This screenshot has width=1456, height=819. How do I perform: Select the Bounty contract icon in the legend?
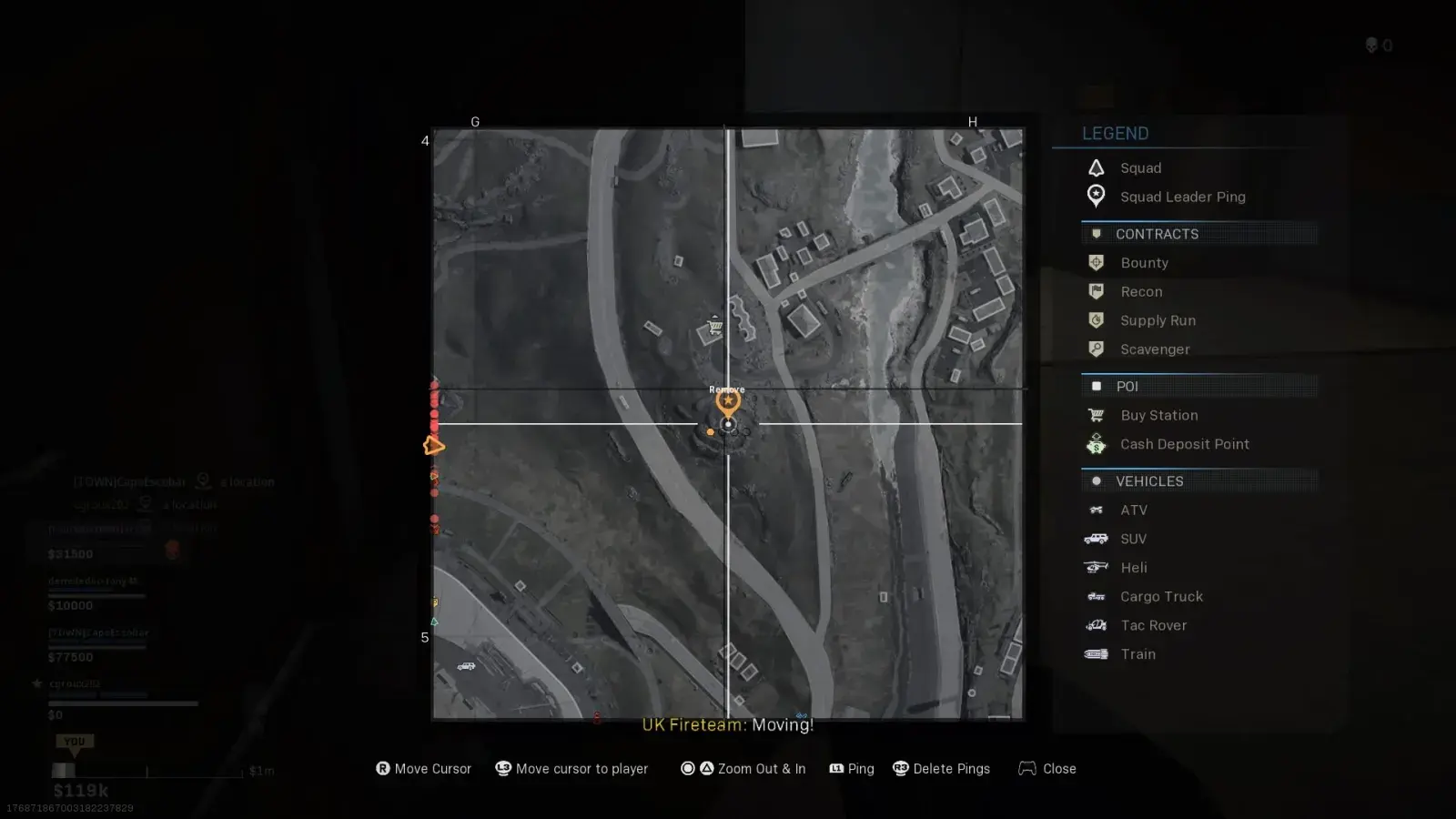click(1097, 262)
